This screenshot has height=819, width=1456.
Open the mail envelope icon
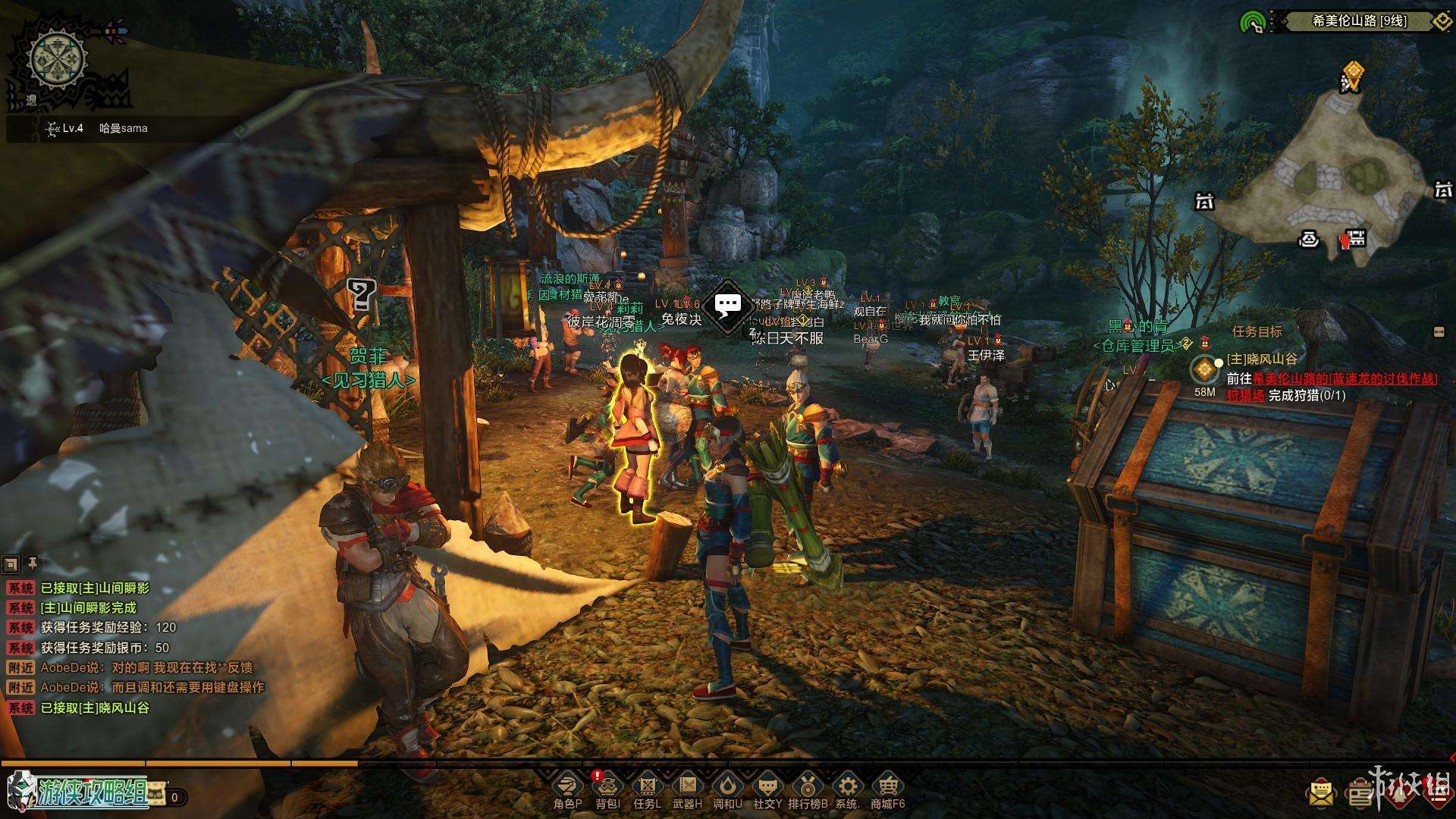(x=1320, y=793)
